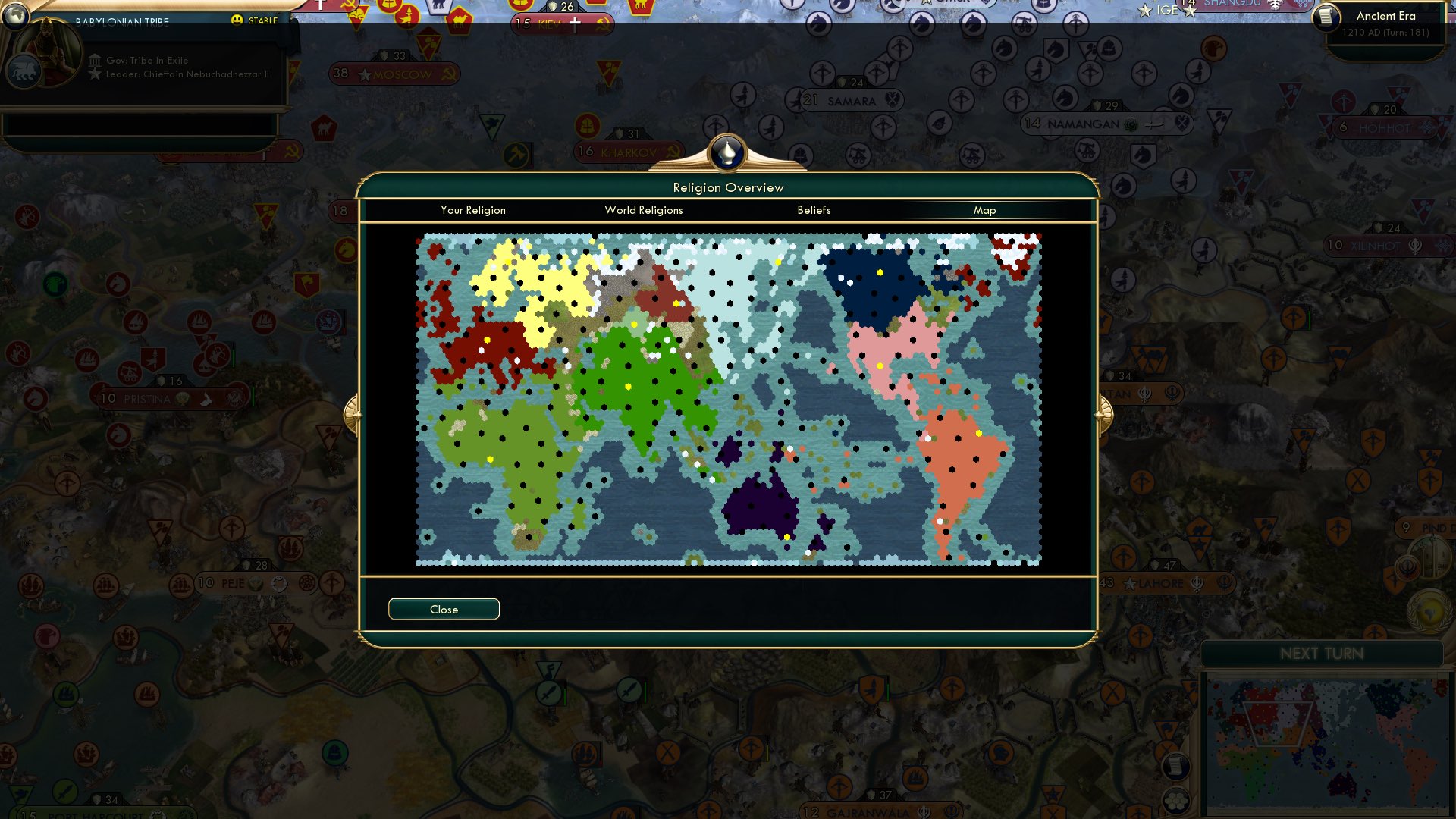Click the religion symbol next to Lahore
Screen dimensions: 1456x819
click(x=1198, y=584)
